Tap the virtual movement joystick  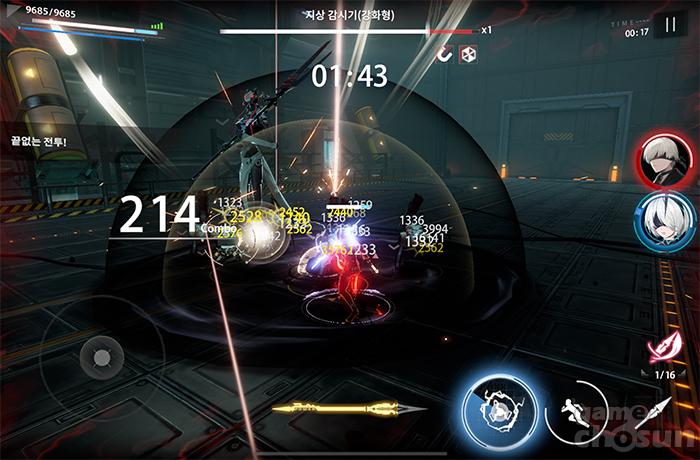pyautogui.click(x=99, y=355)
